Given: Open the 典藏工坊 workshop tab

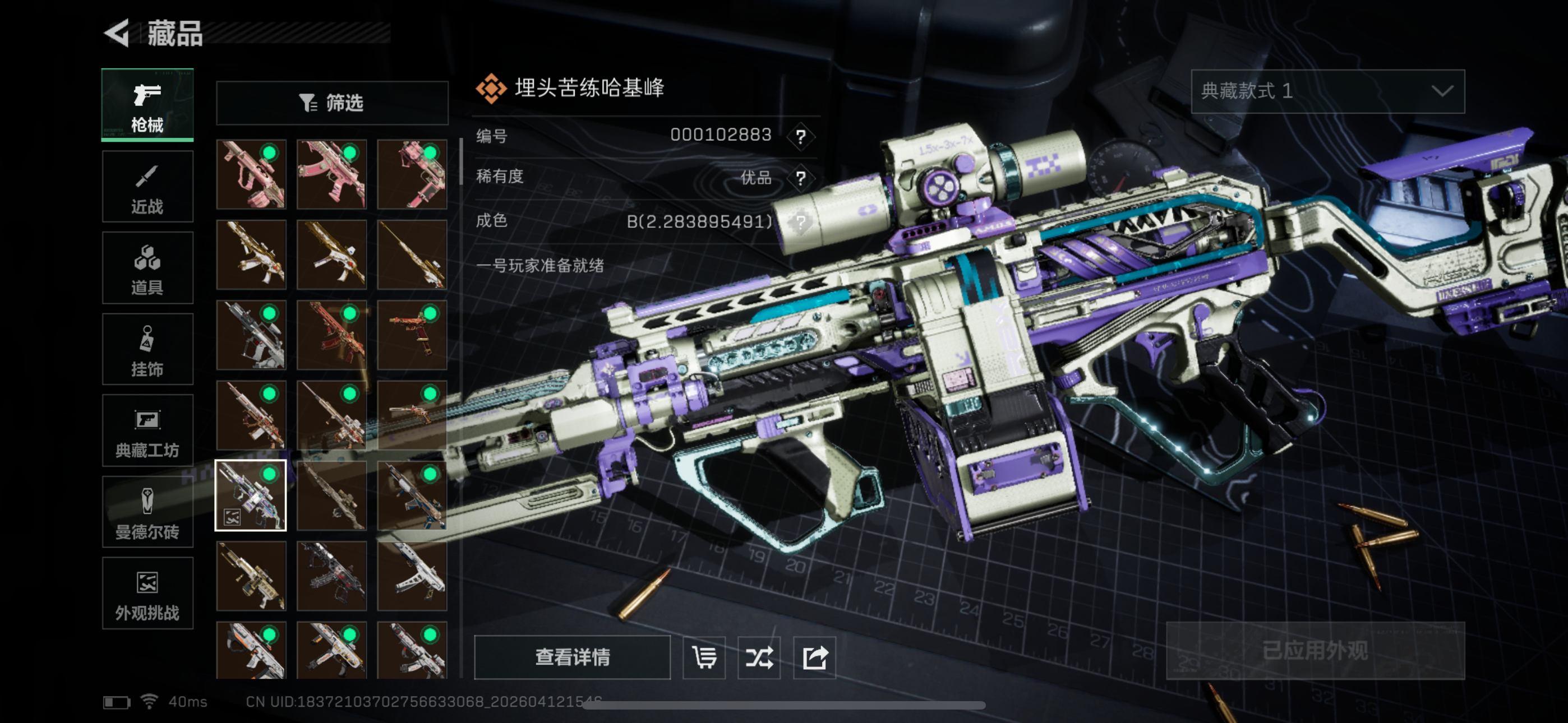Looking at the screenshot, I should click(x=147, y=431).
